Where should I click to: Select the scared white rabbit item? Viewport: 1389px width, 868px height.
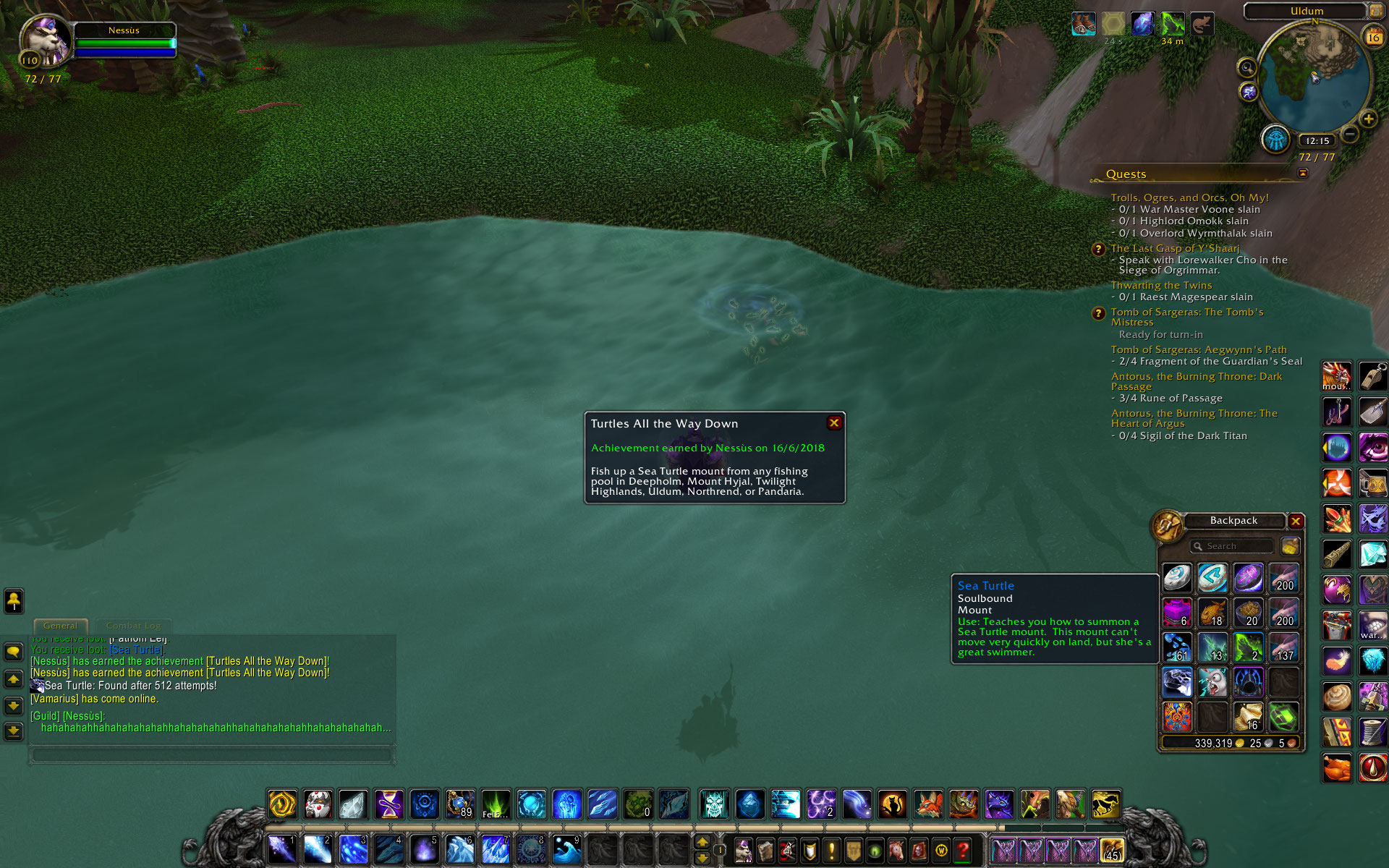(1212, 682)
